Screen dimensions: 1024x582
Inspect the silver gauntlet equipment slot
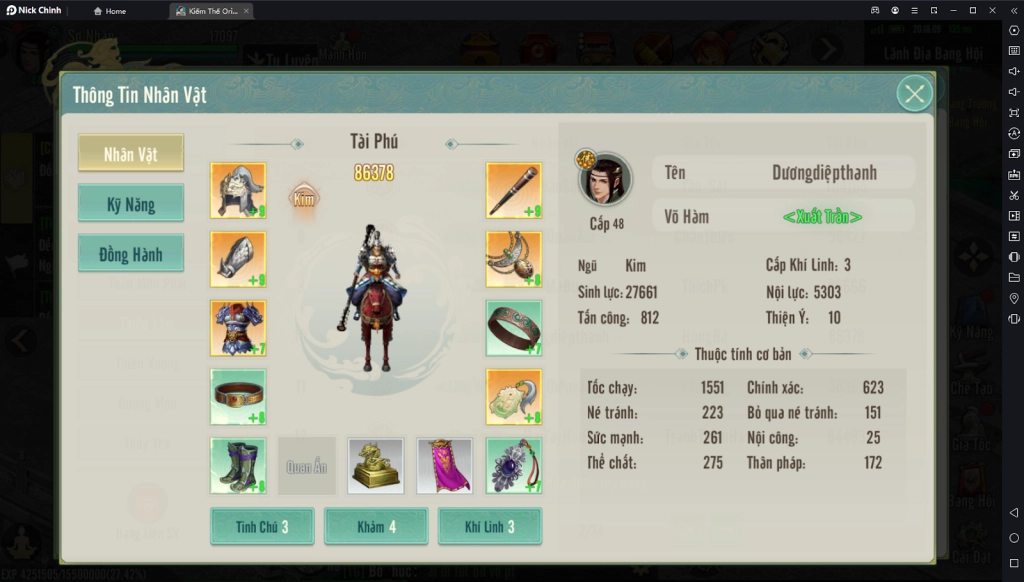[x=238, y=259]
